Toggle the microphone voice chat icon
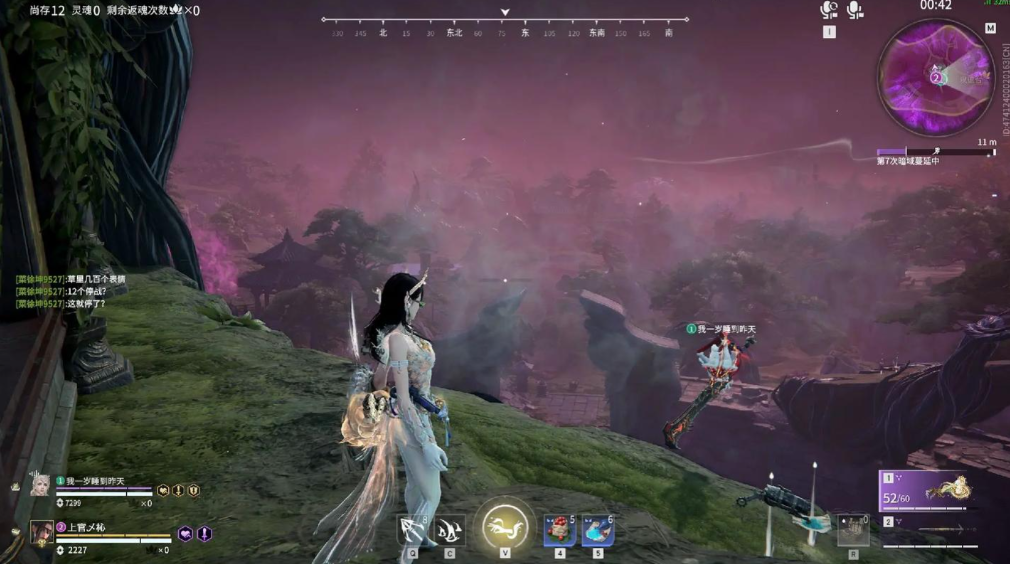The image size is (1010, 564). point(855,10)
